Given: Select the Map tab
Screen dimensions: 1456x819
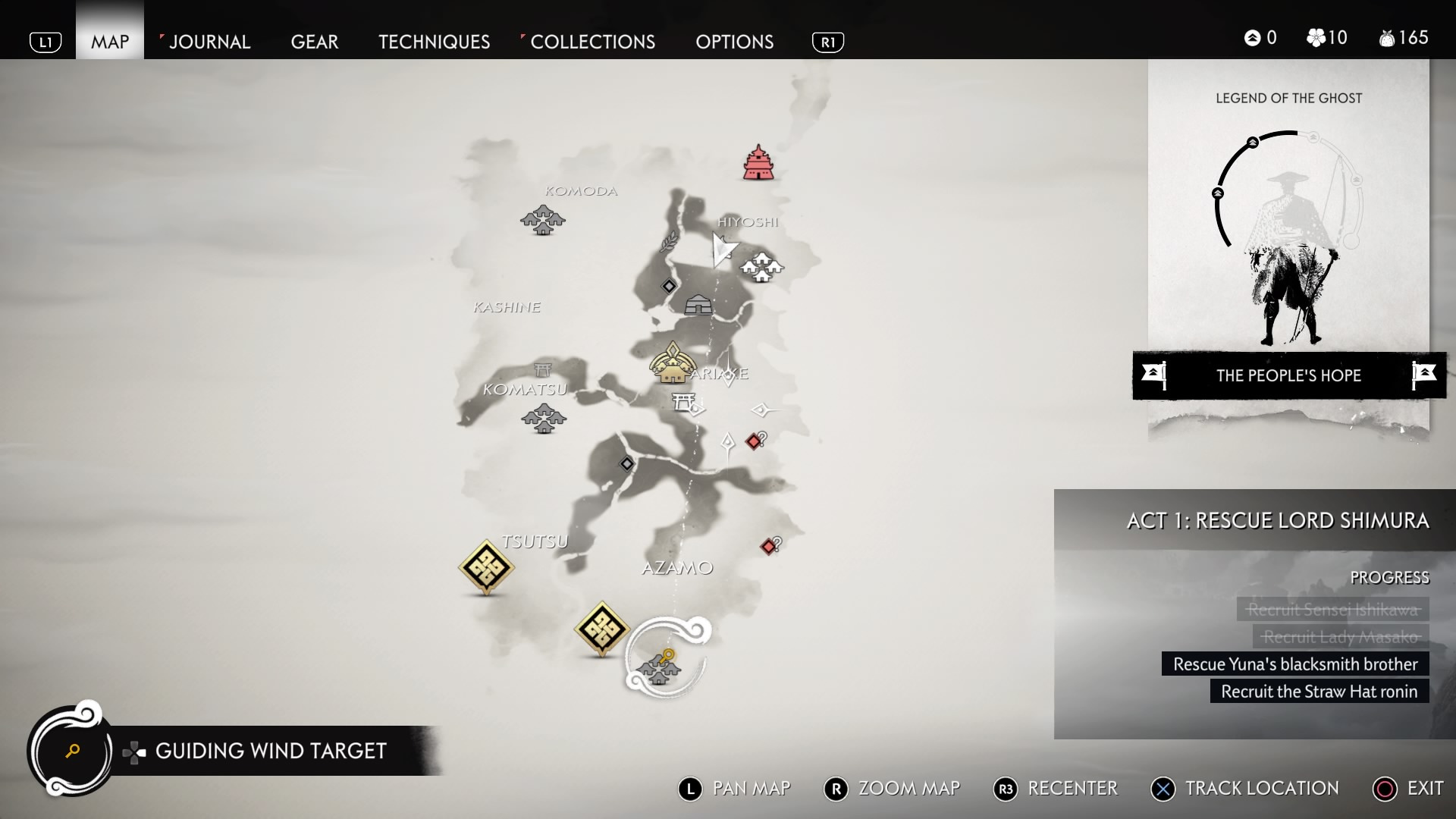Looking at the screenshot, I should pyautogui.click(x=110, y=42).
